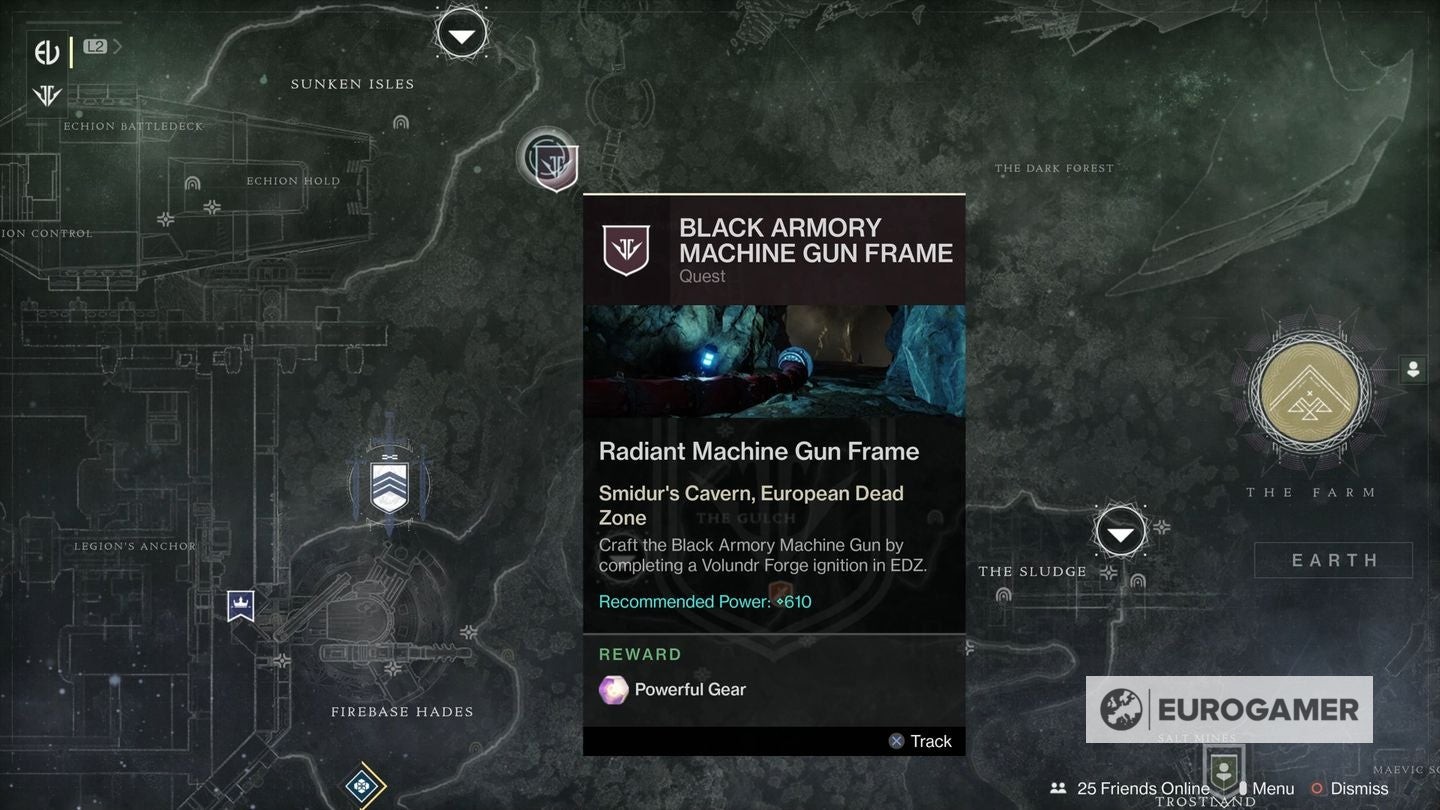Open the Trostland vendor icon
The height and width of the screenshot is (810, 1440).
pyautogui.click(x=1221, y=771)
